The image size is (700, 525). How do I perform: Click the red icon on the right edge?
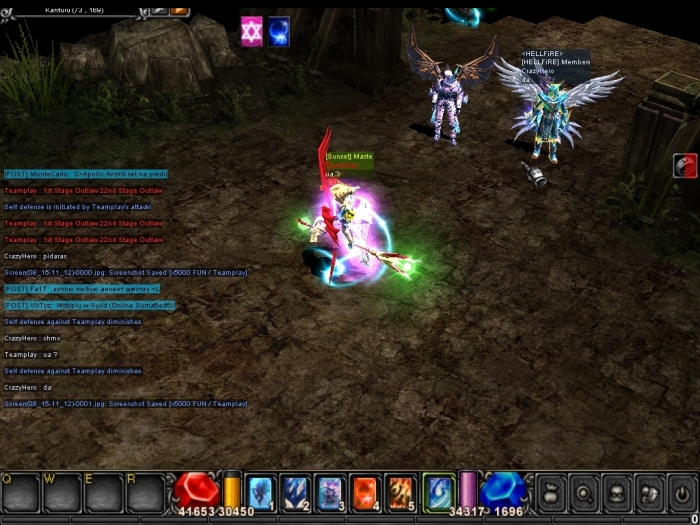pyautogui.click(x=685, y=165)
